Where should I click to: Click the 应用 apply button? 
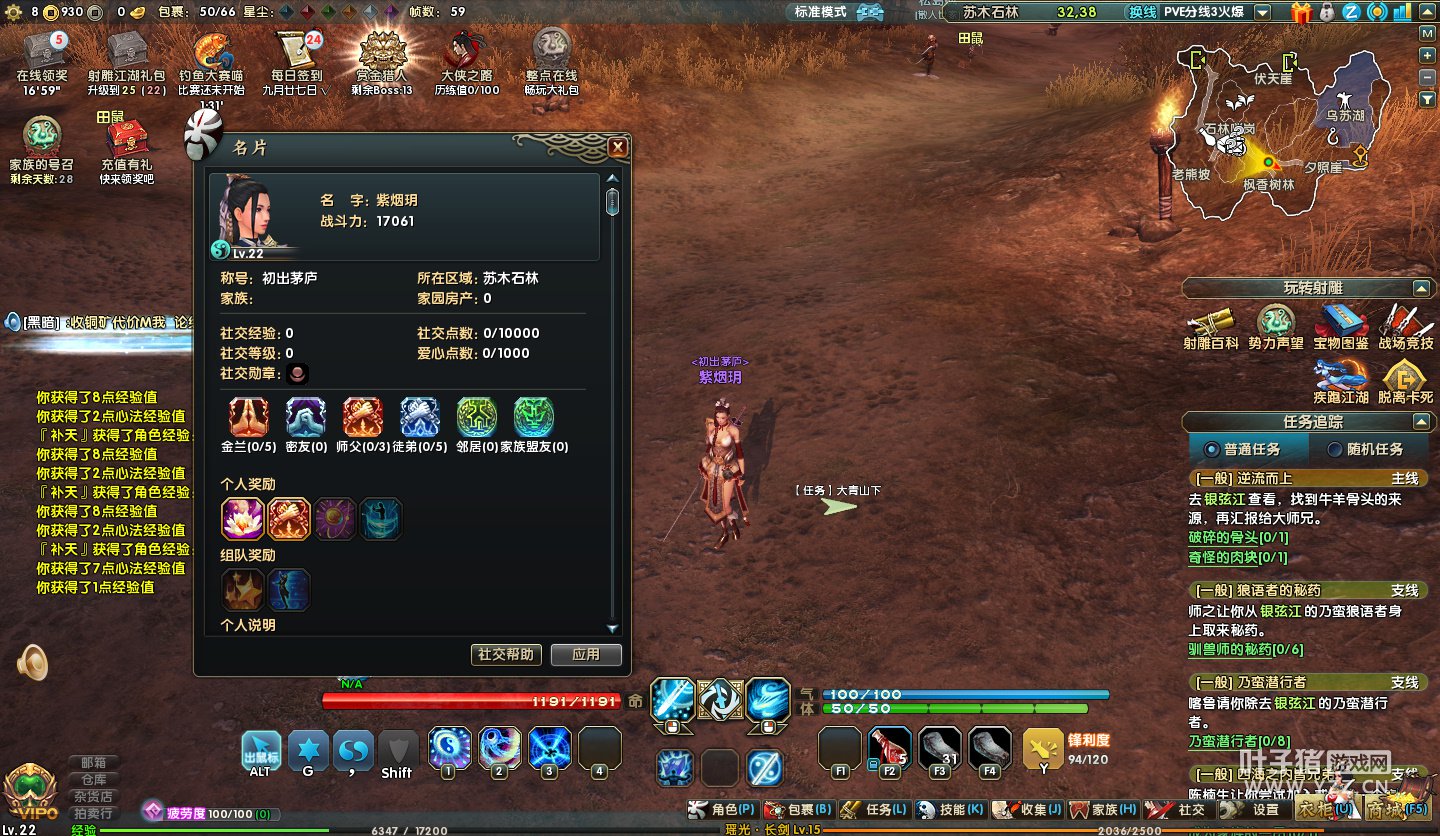(x=586, y=654)
